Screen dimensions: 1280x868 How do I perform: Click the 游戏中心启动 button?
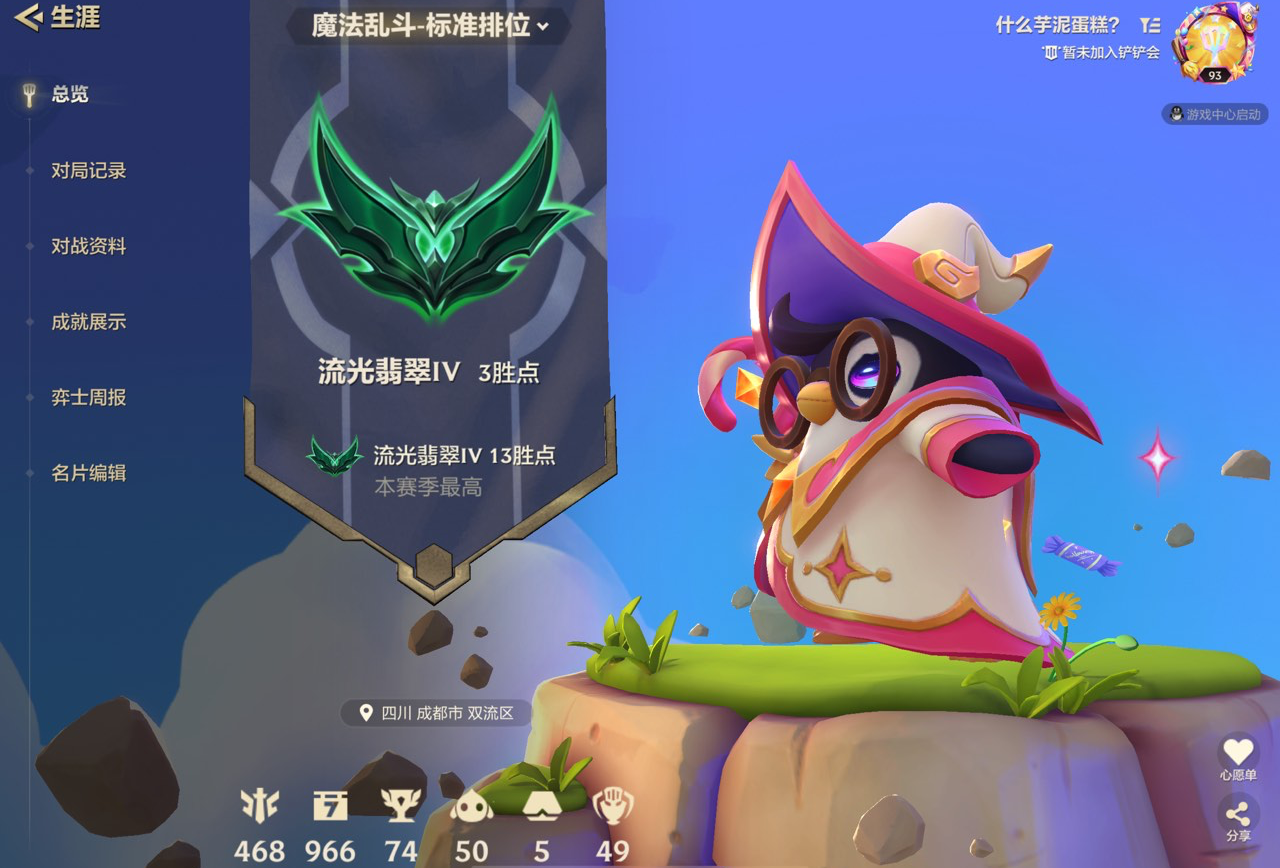coord(1215,114)
